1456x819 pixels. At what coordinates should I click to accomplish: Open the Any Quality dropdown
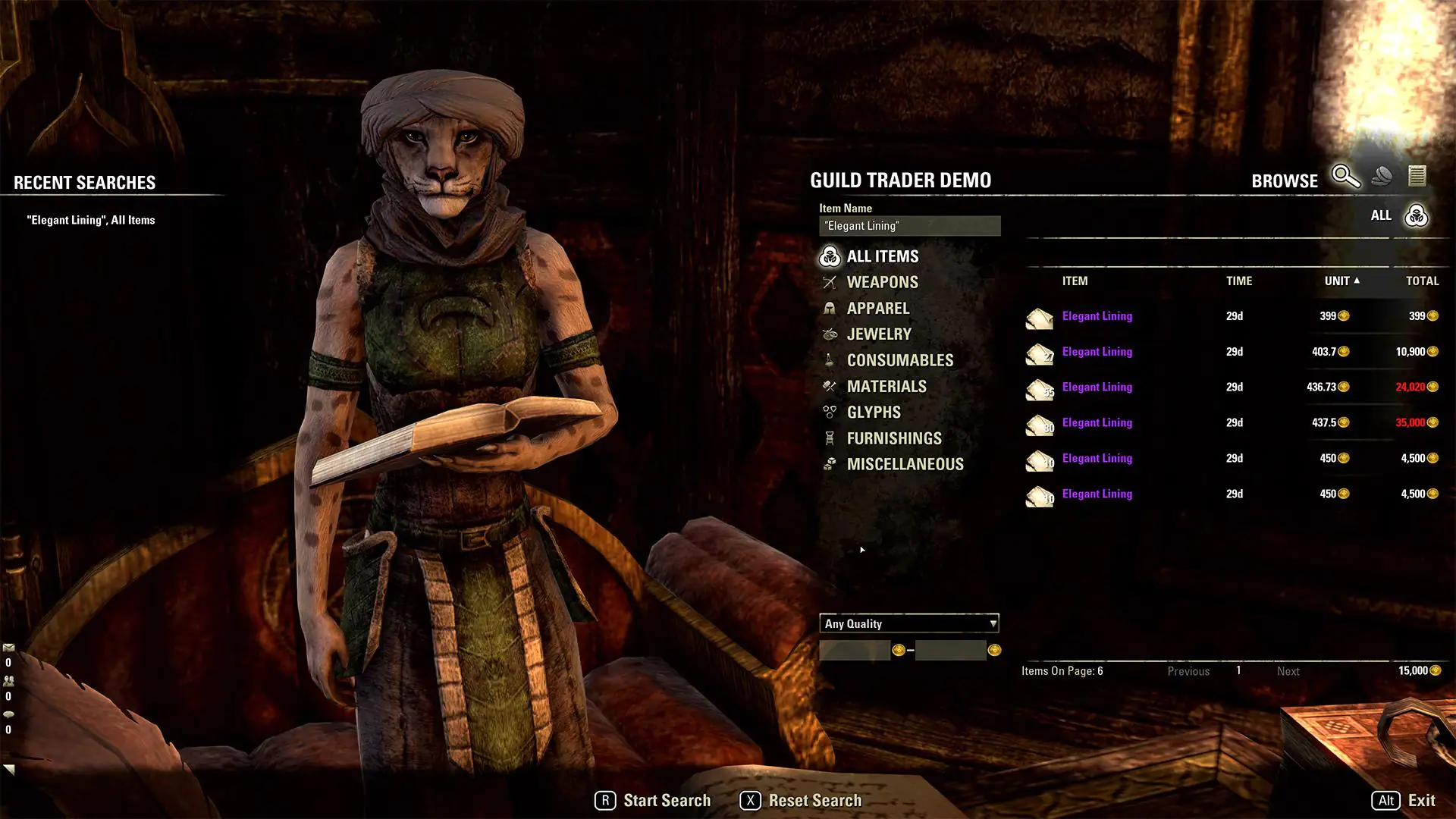click(909, 623)
